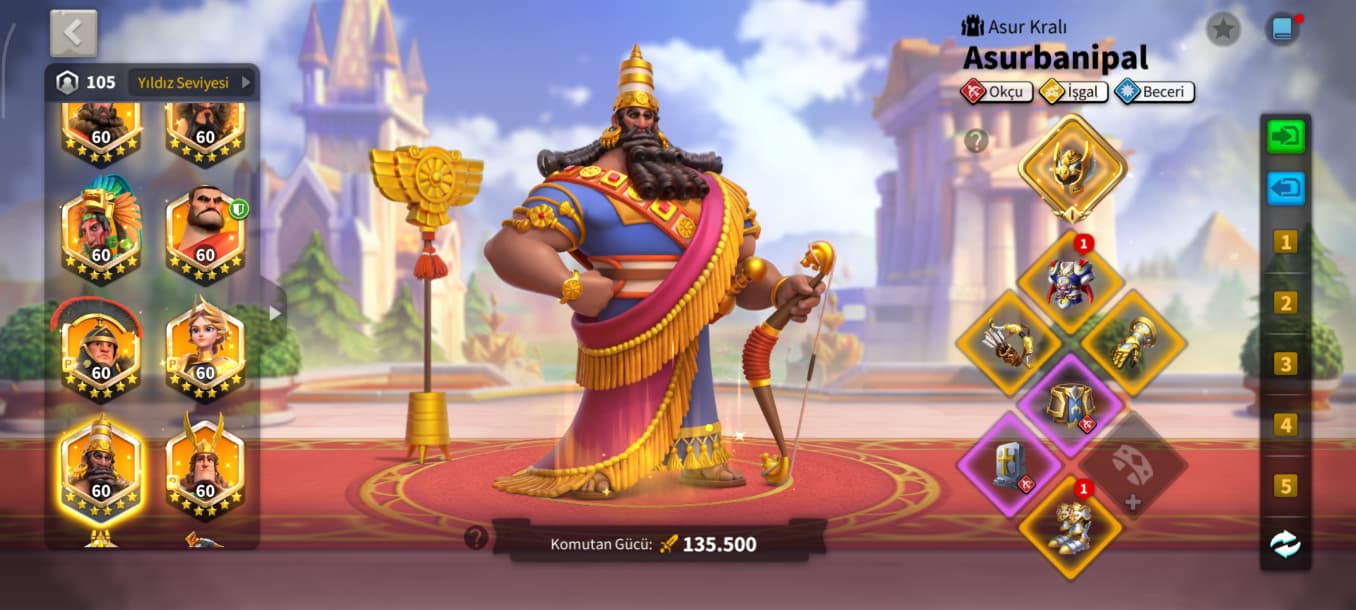Select the horned-helmet commander portrait

click(x=205, y=468)
